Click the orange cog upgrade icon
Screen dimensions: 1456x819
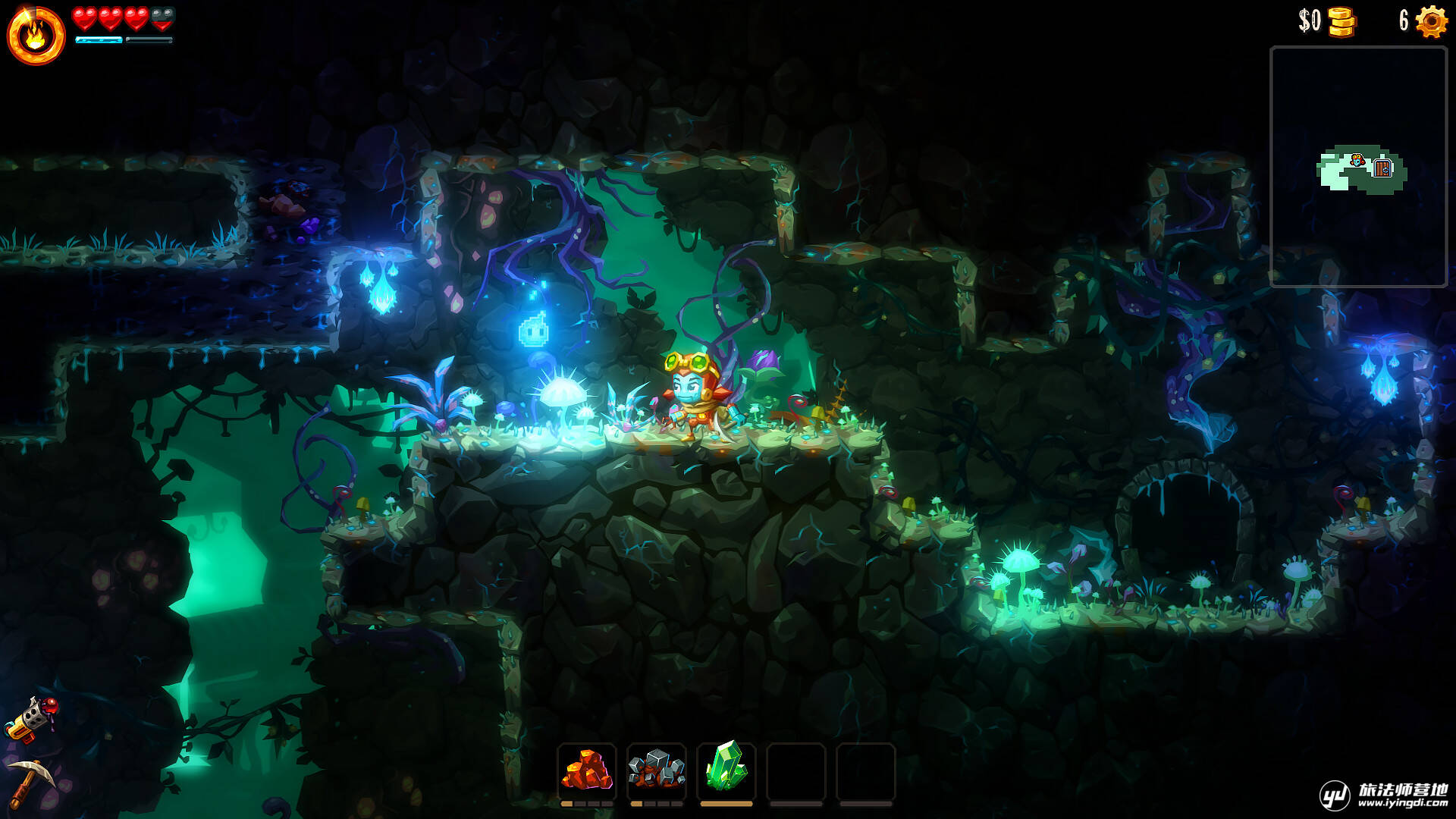[1431, 21]
